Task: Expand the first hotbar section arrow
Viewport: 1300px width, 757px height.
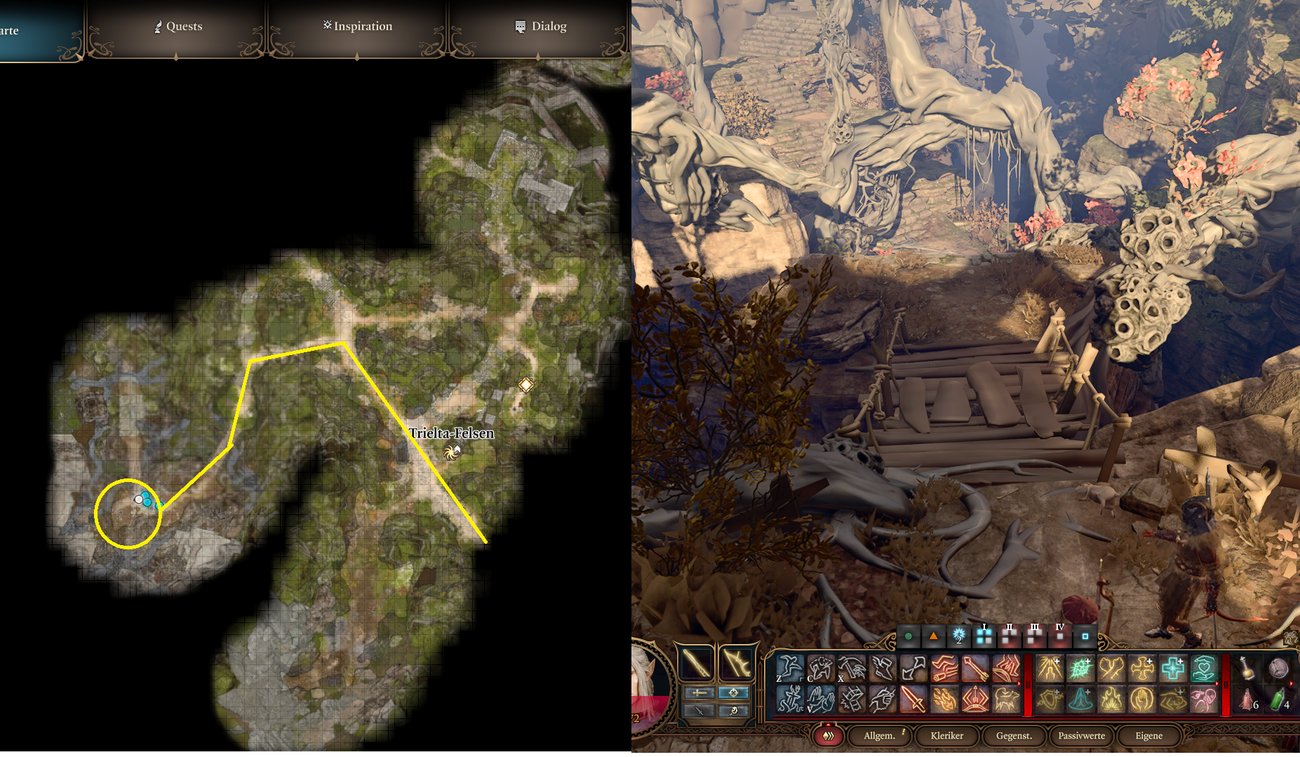Action: pyautogui.click(x=1017, y=683)
